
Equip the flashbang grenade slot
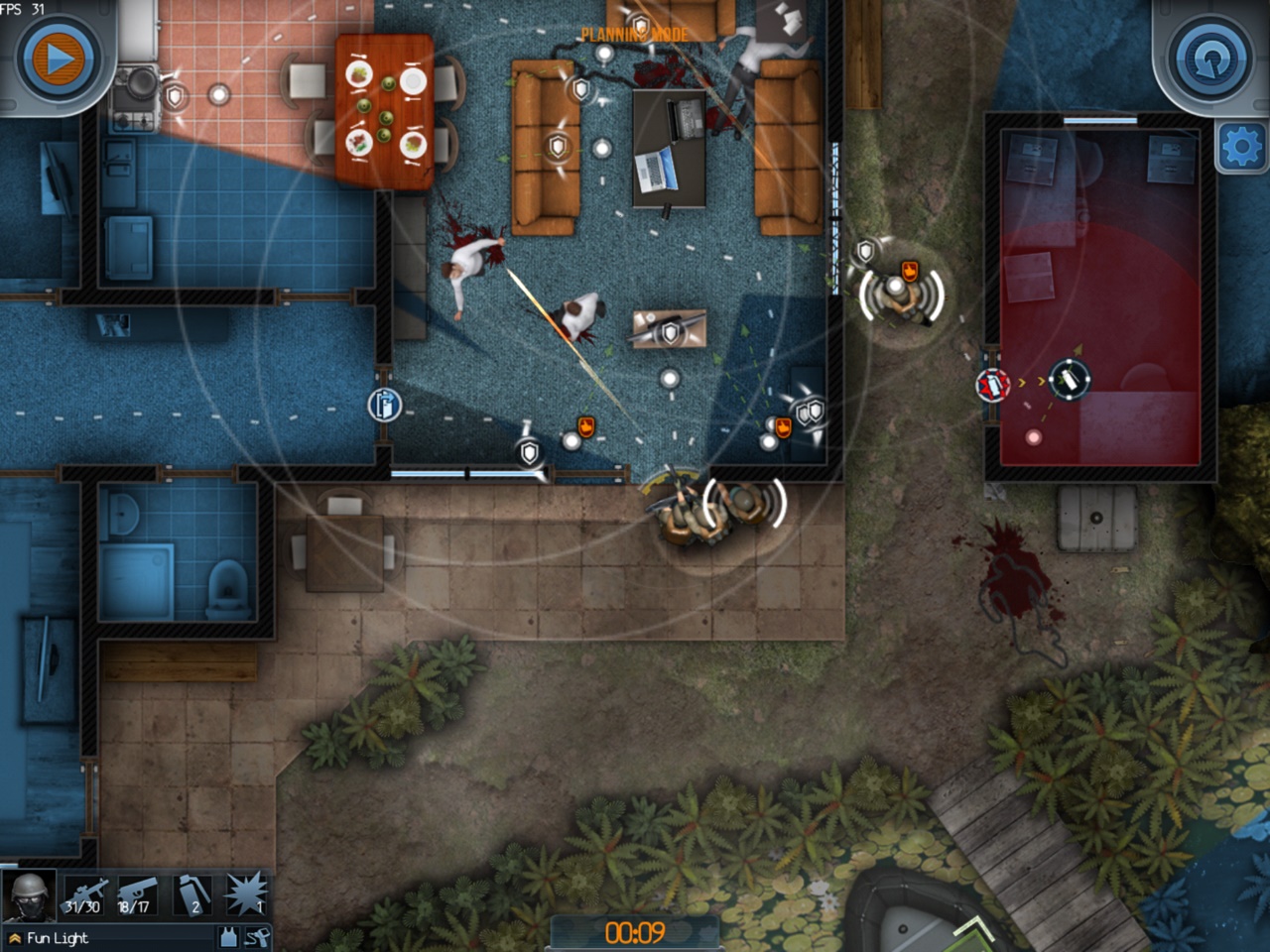click(193, 896)
